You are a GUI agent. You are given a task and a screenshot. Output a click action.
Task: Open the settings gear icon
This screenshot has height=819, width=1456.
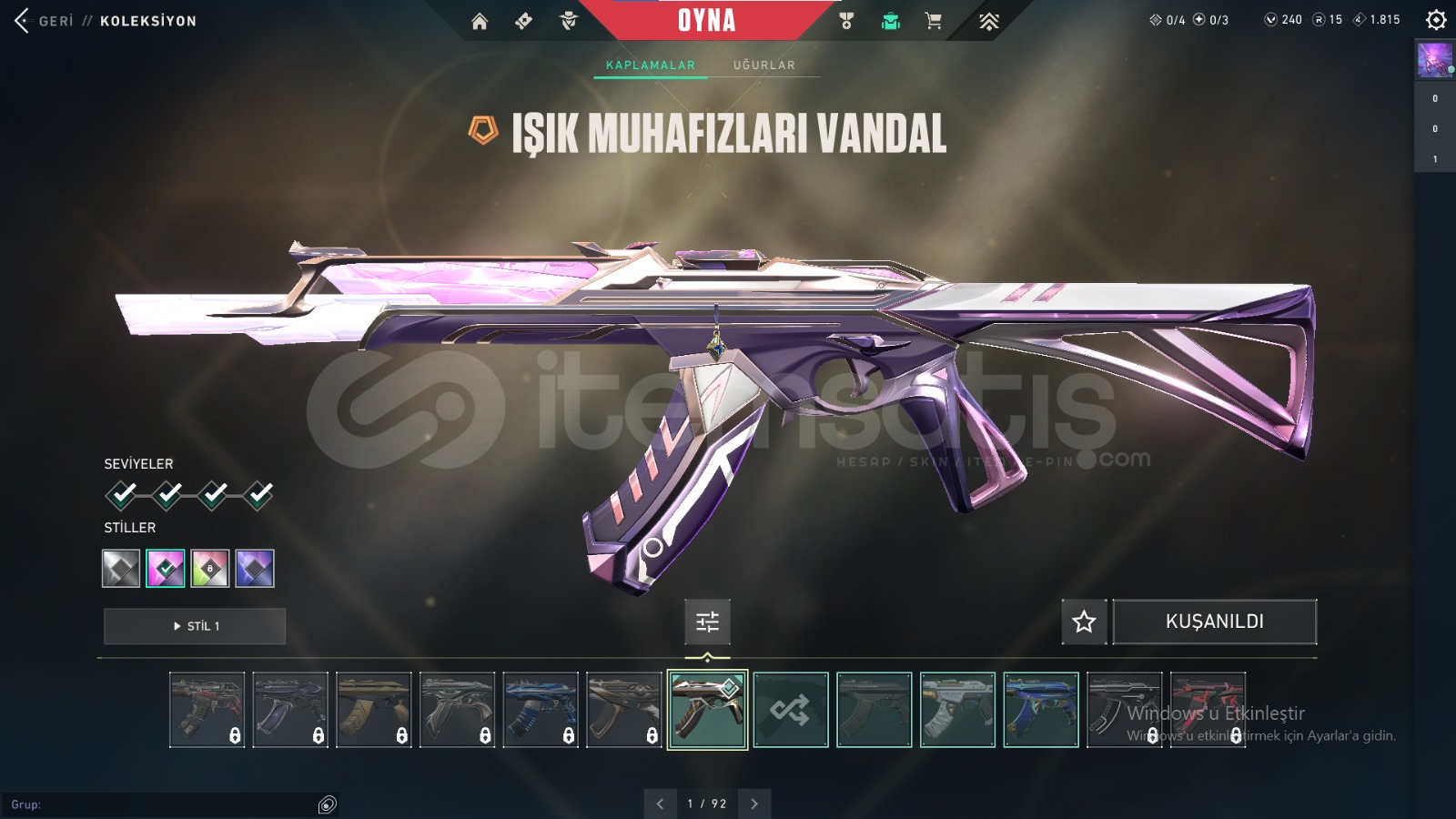point(1436,19)
